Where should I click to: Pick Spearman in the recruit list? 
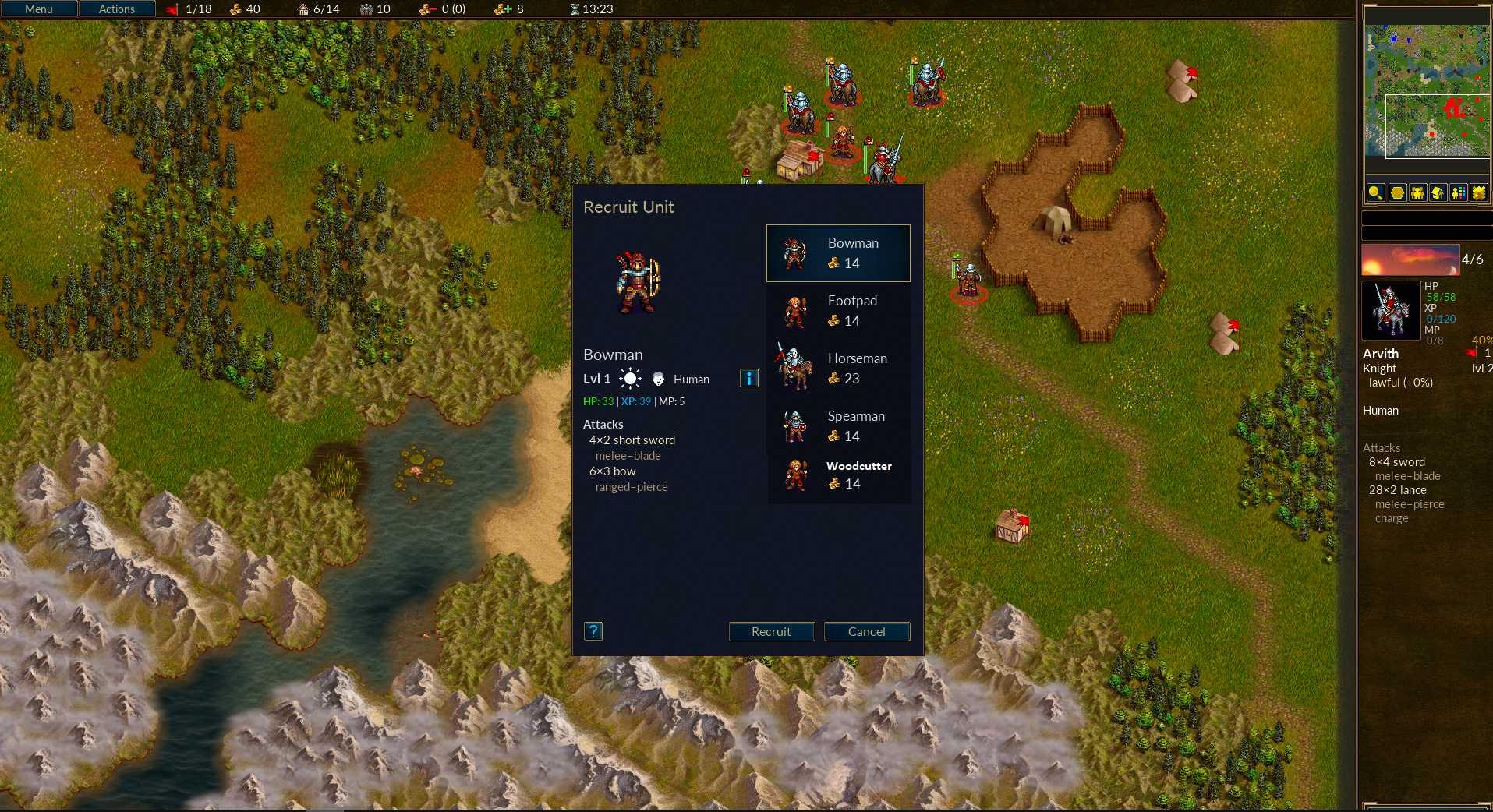(x=838, y=426)
